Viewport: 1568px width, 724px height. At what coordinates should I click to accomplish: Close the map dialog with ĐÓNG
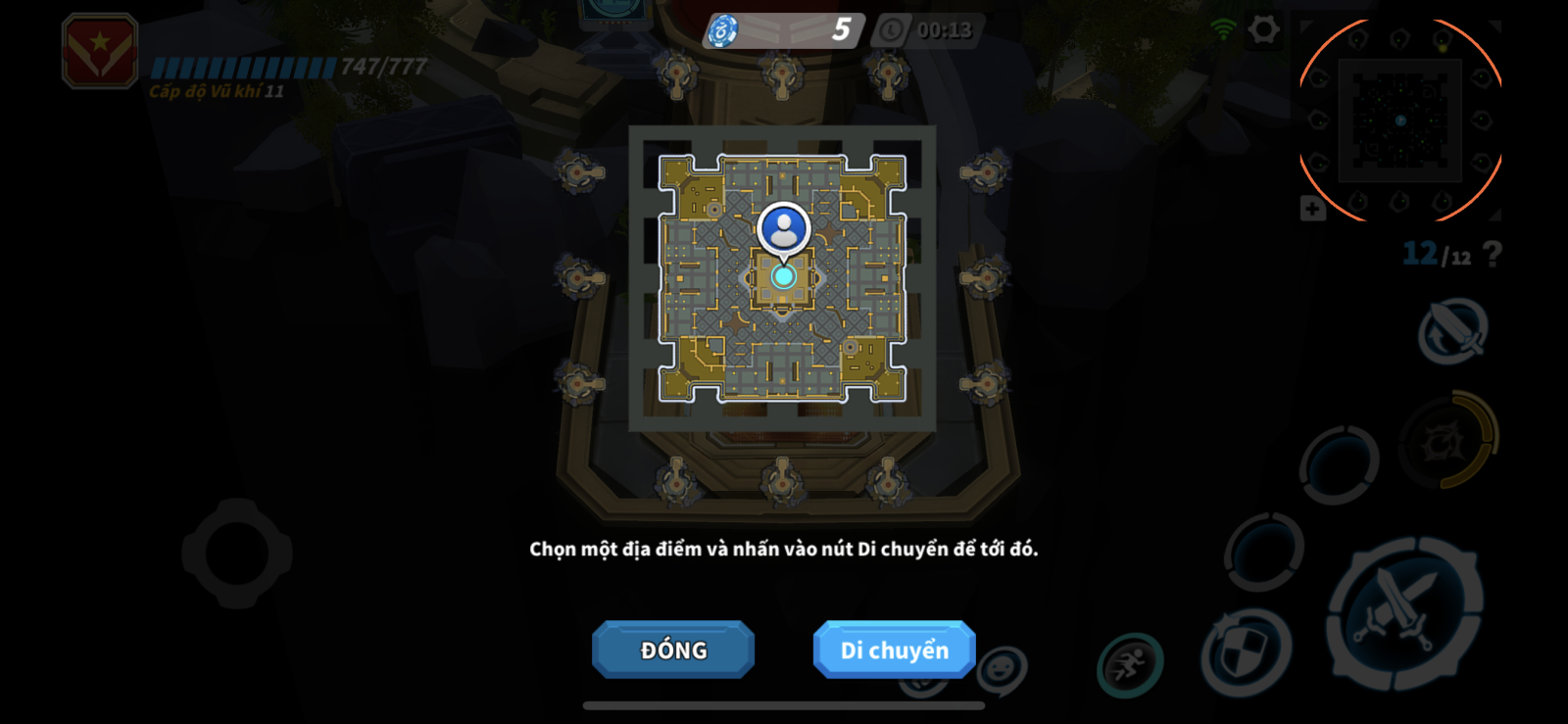point(673,650)
